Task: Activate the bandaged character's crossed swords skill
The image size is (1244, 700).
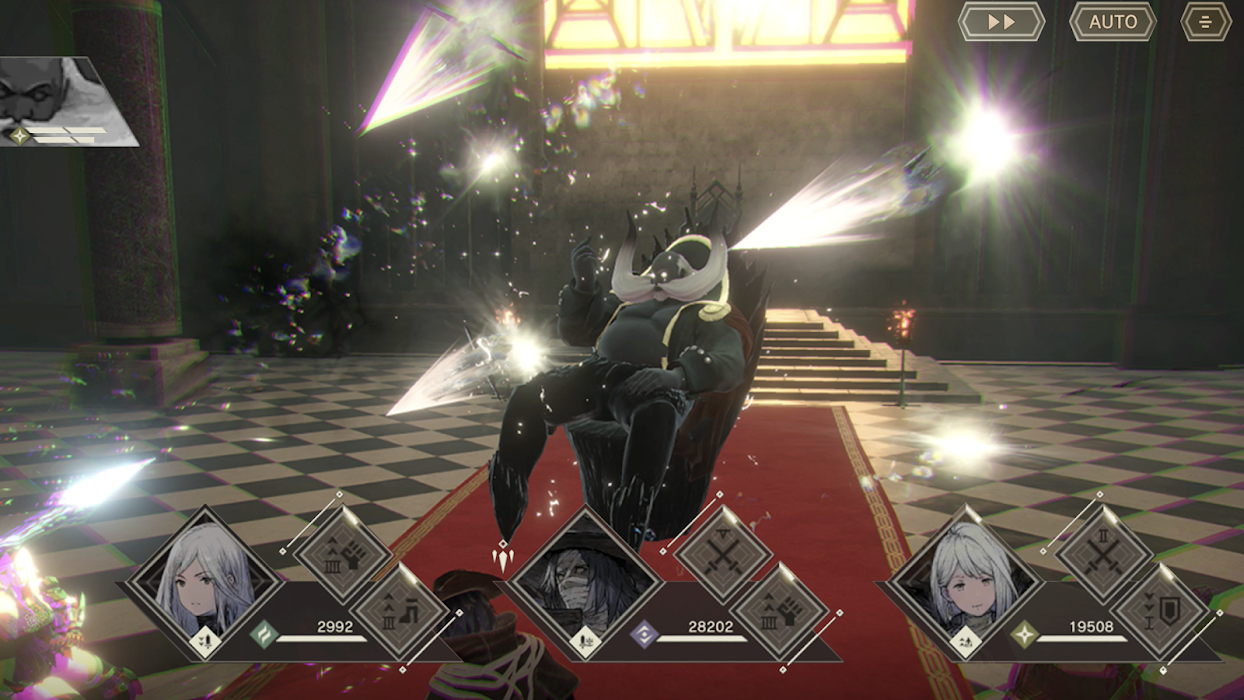Action: 722,554
